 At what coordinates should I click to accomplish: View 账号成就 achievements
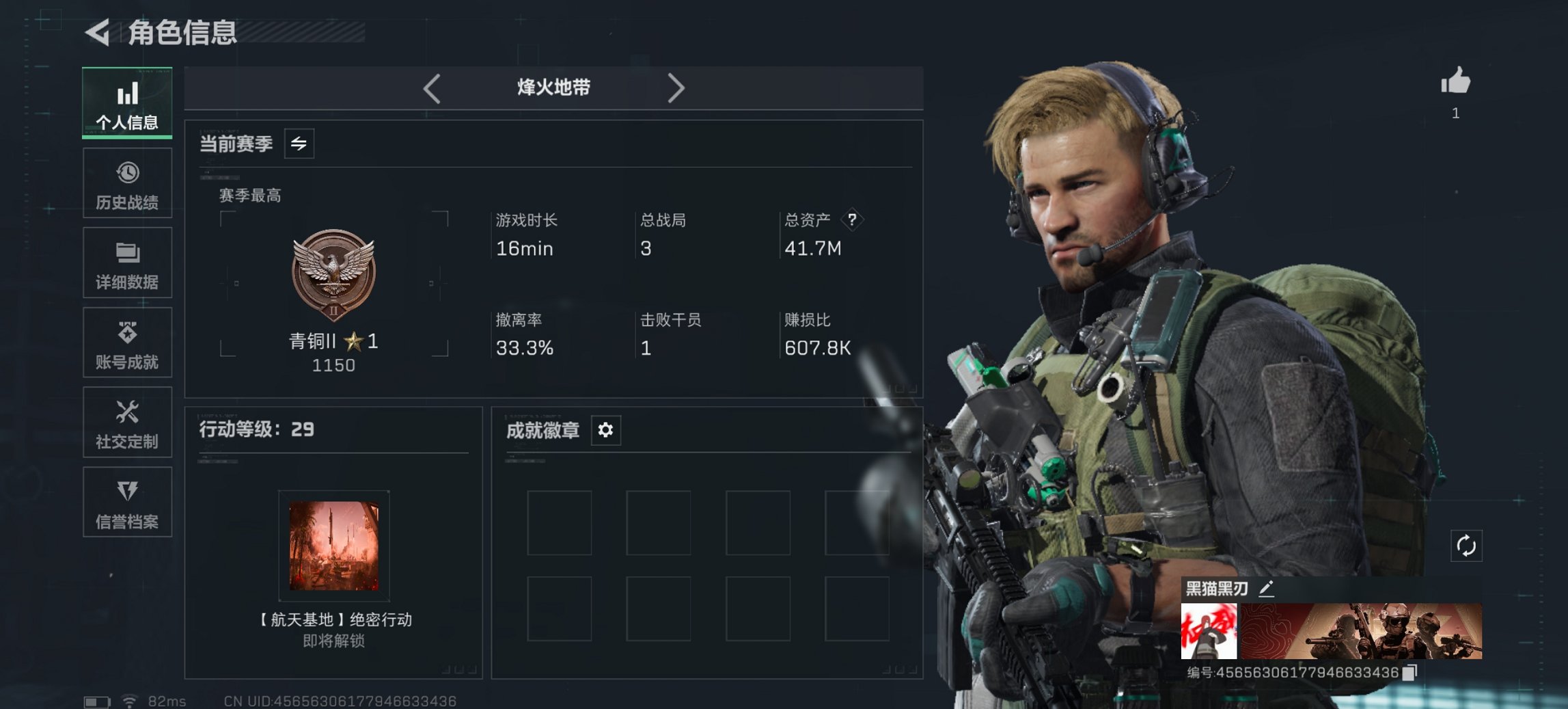point(127,343)
